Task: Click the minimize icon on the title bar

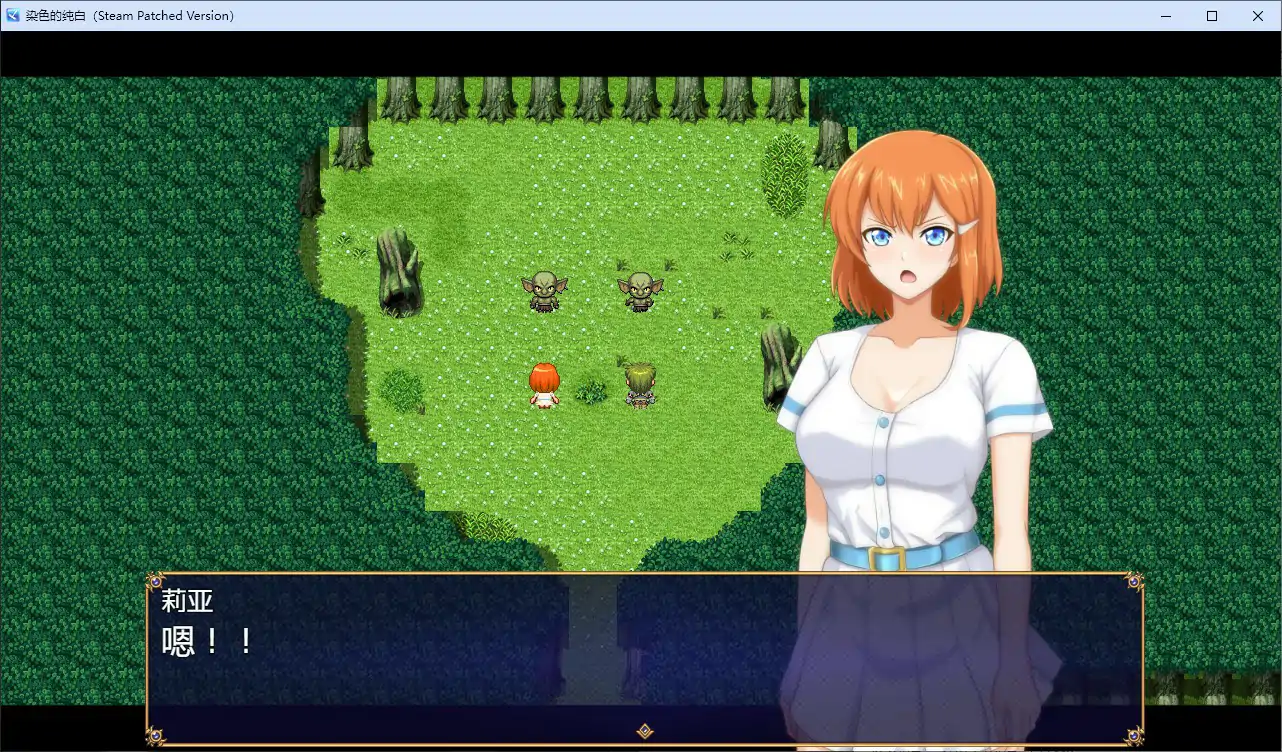Action: [1164, 16]
